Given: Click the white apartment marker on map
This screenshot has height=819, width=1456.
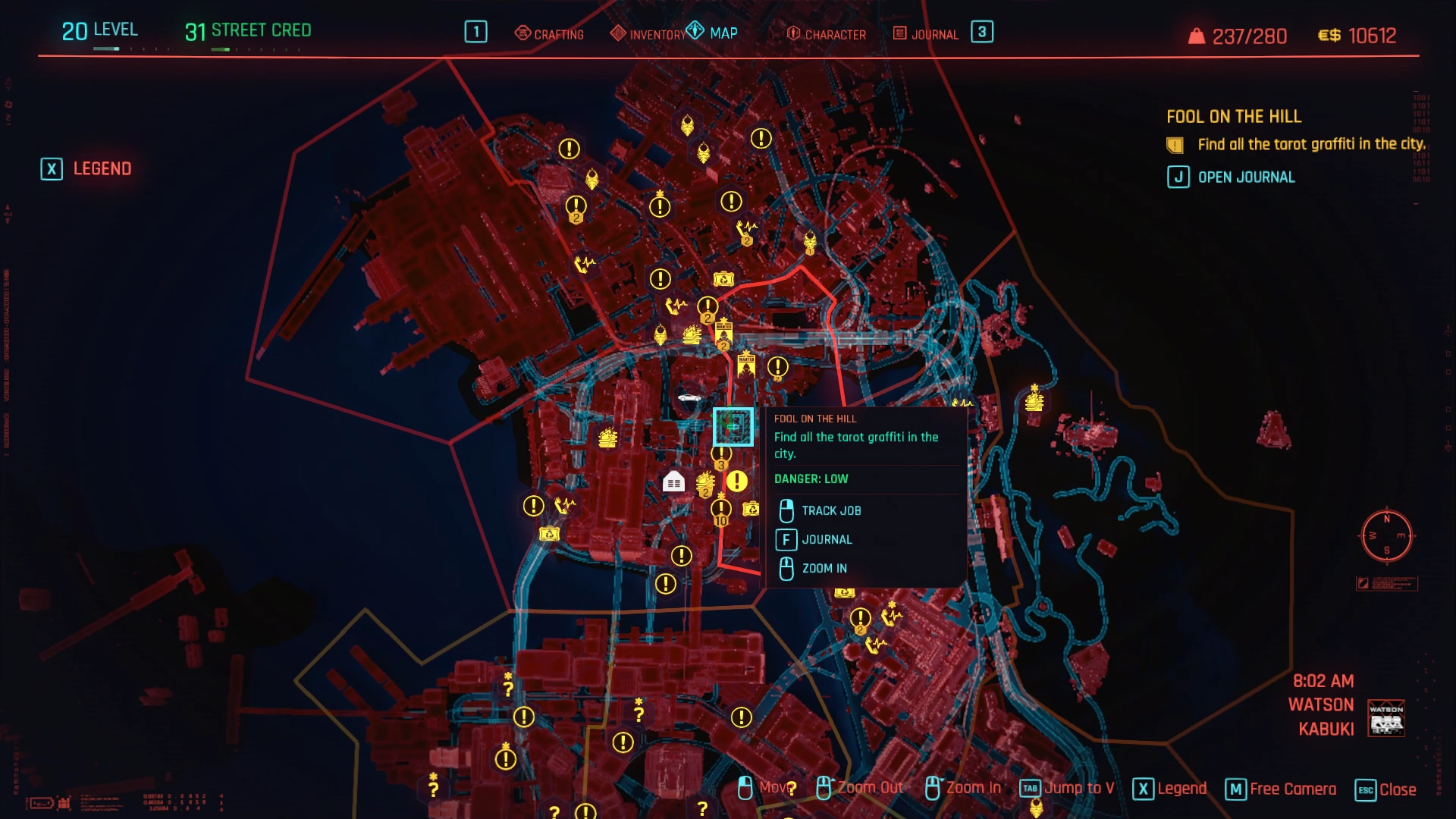Looking at the screenshot, I should tap(673, 482).
